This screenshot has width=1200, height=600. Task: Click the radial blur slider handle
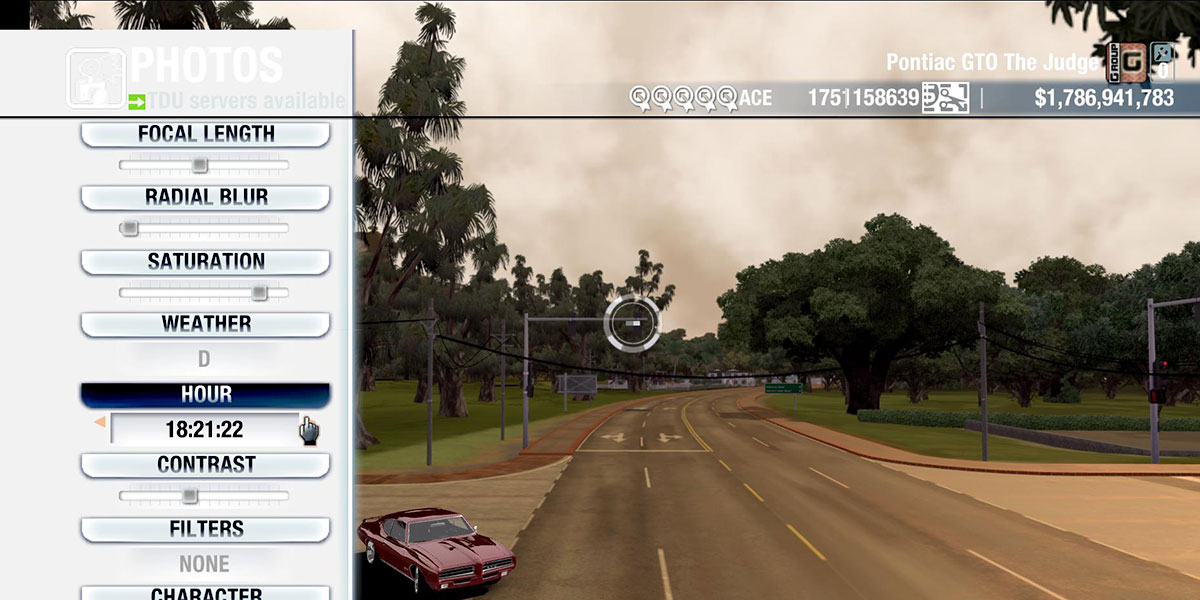(x=129, y=228)
